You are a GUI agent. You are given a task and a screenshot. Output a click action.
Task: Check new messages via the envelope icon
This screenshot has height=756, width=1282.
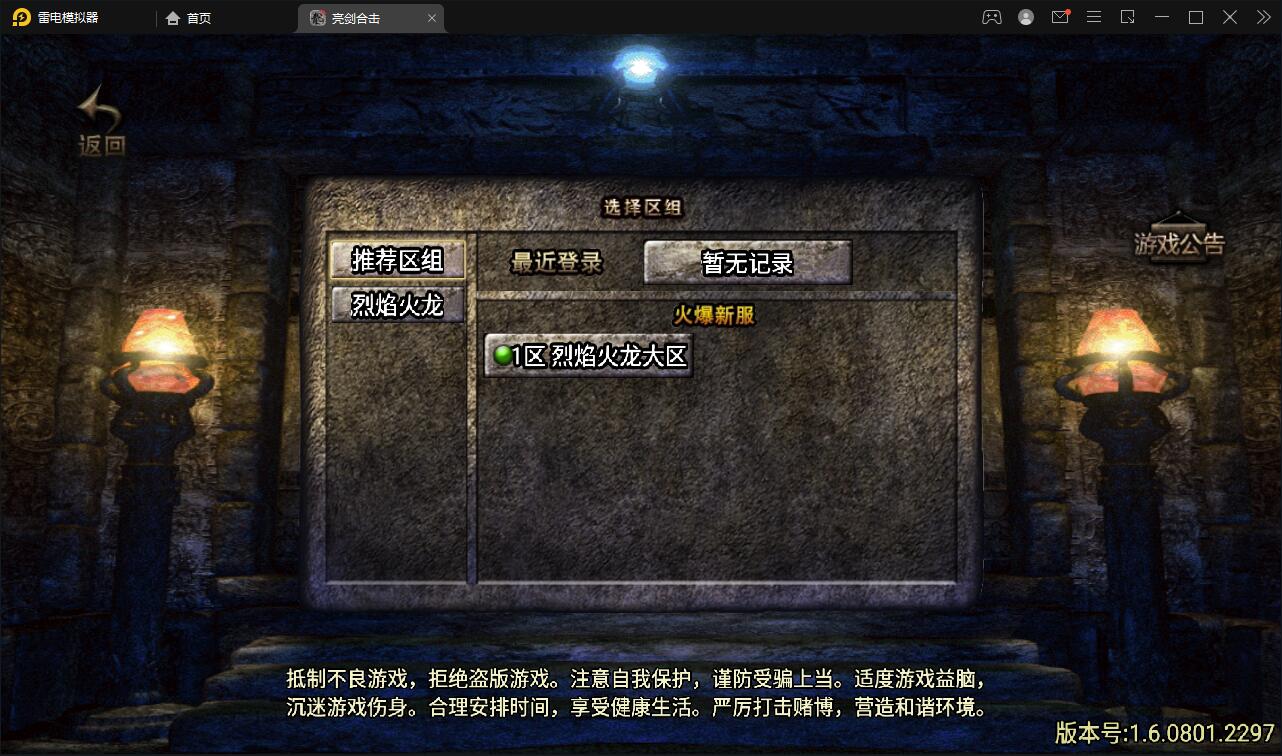[1060, 17]
